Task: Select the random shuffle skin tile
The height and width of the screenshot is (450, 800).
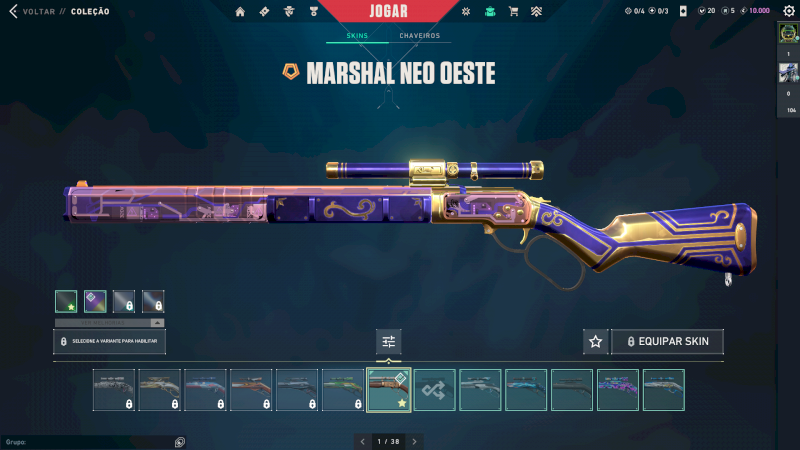Action: 435,390
